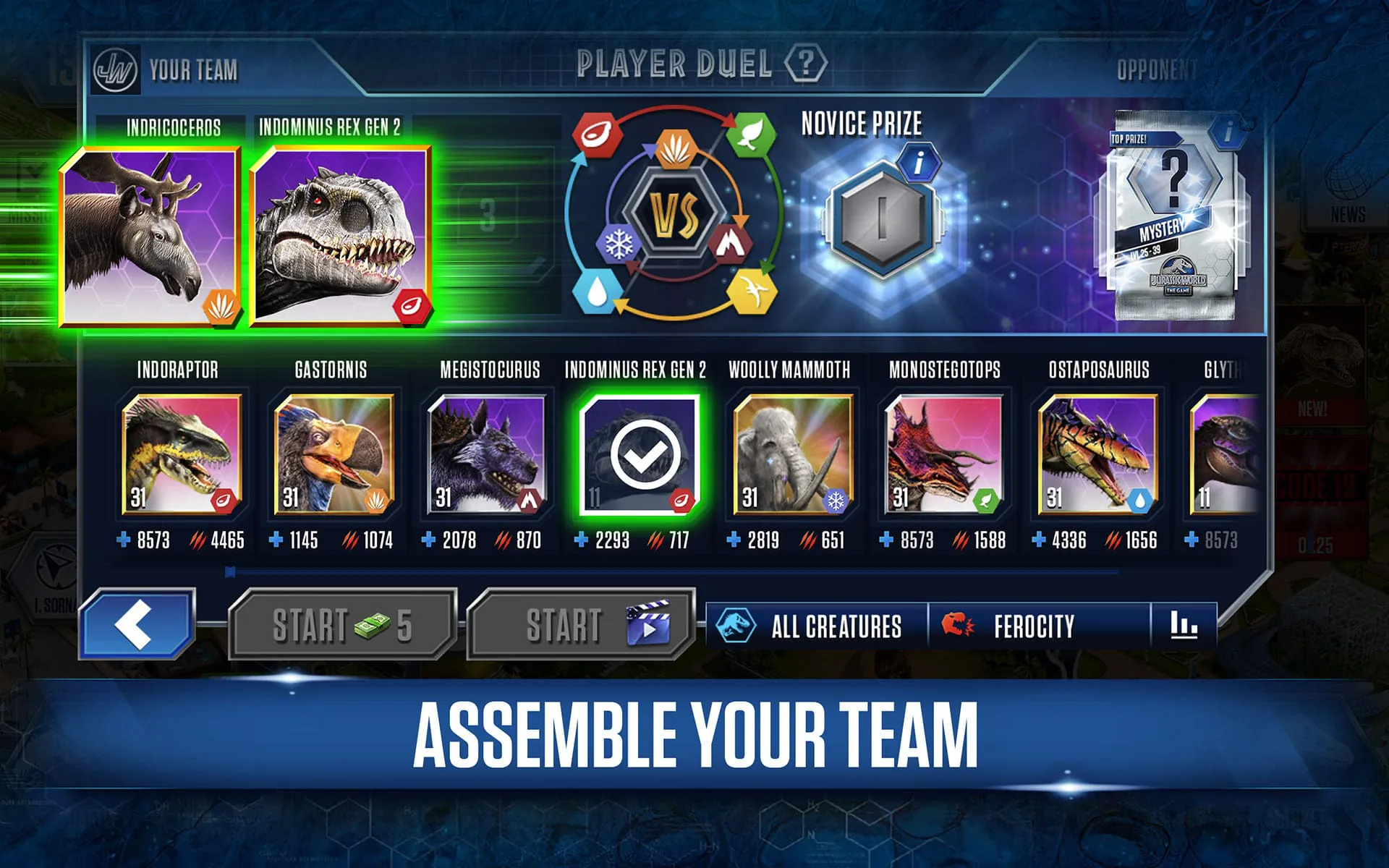1389x868 pixels.
Task: Select Indoraptor for your team
Action: tap(184, 456)
